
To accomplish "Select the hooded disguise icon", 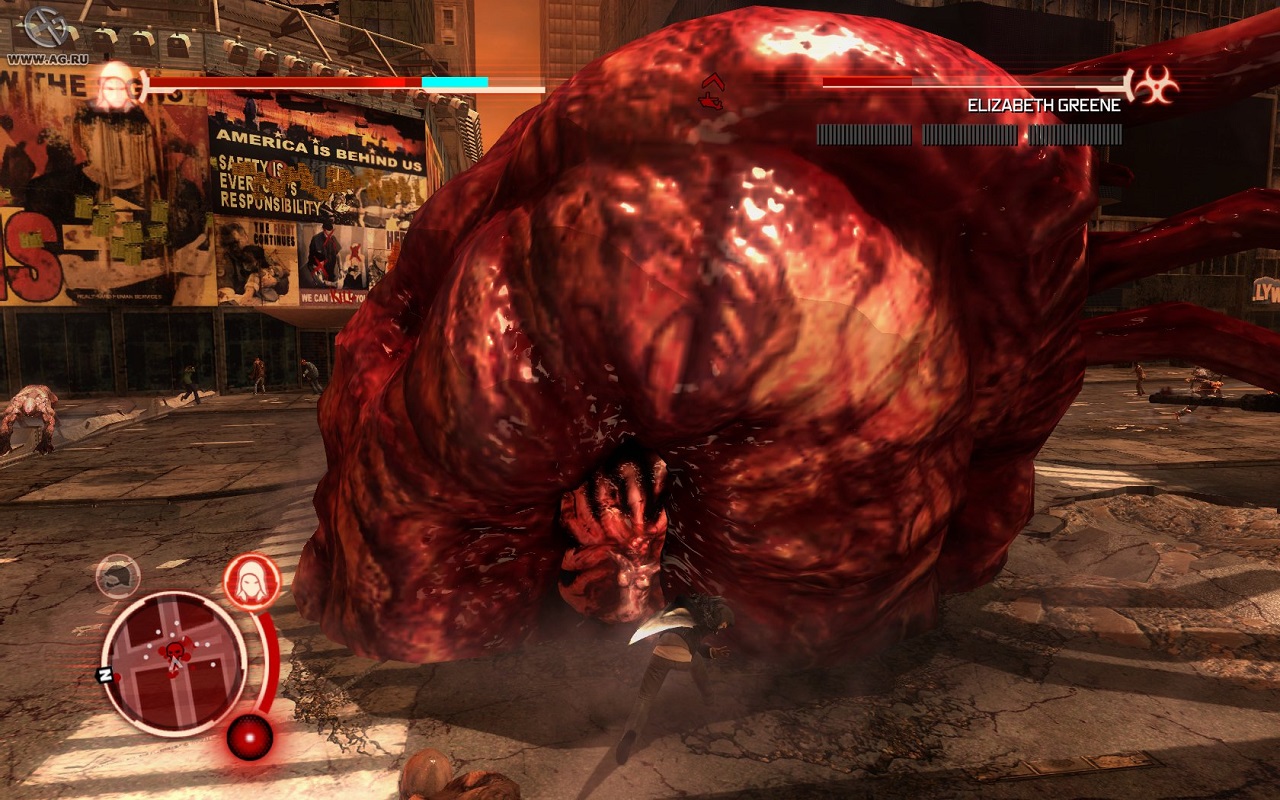I will pos(251,580).
